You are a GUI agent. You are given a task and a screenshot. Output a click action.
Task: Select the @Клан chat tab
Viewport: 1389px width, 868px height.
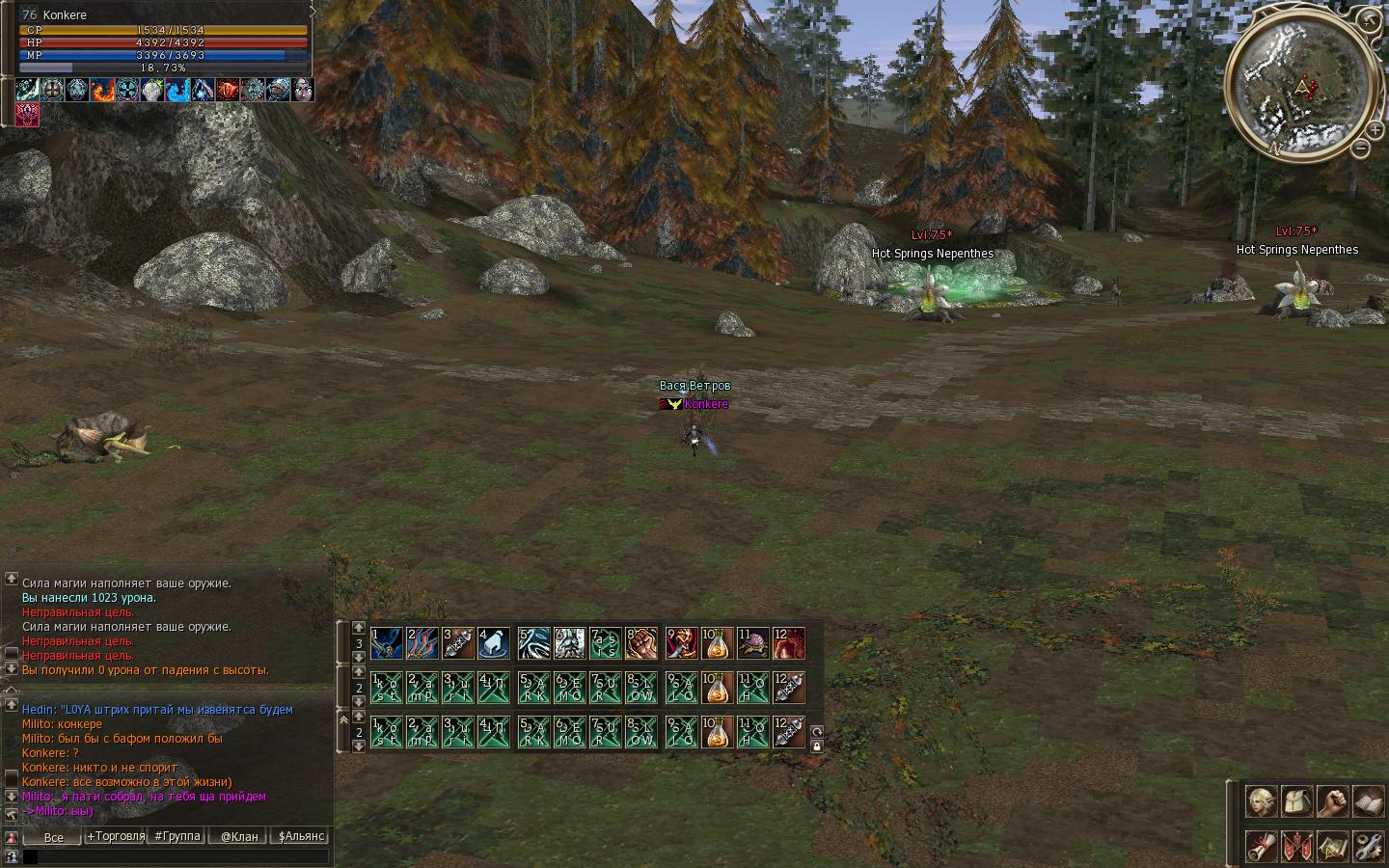click(x=239, y=836)
